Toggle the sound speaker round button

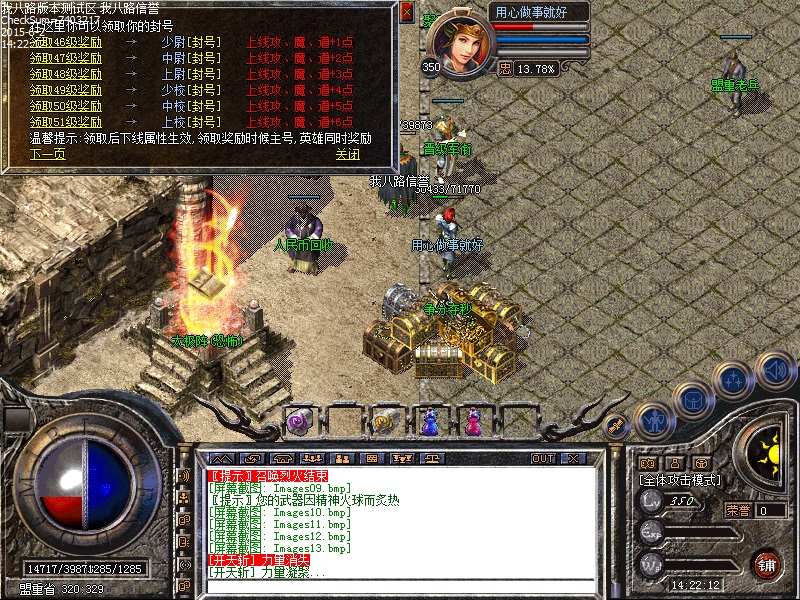(774, 368)
